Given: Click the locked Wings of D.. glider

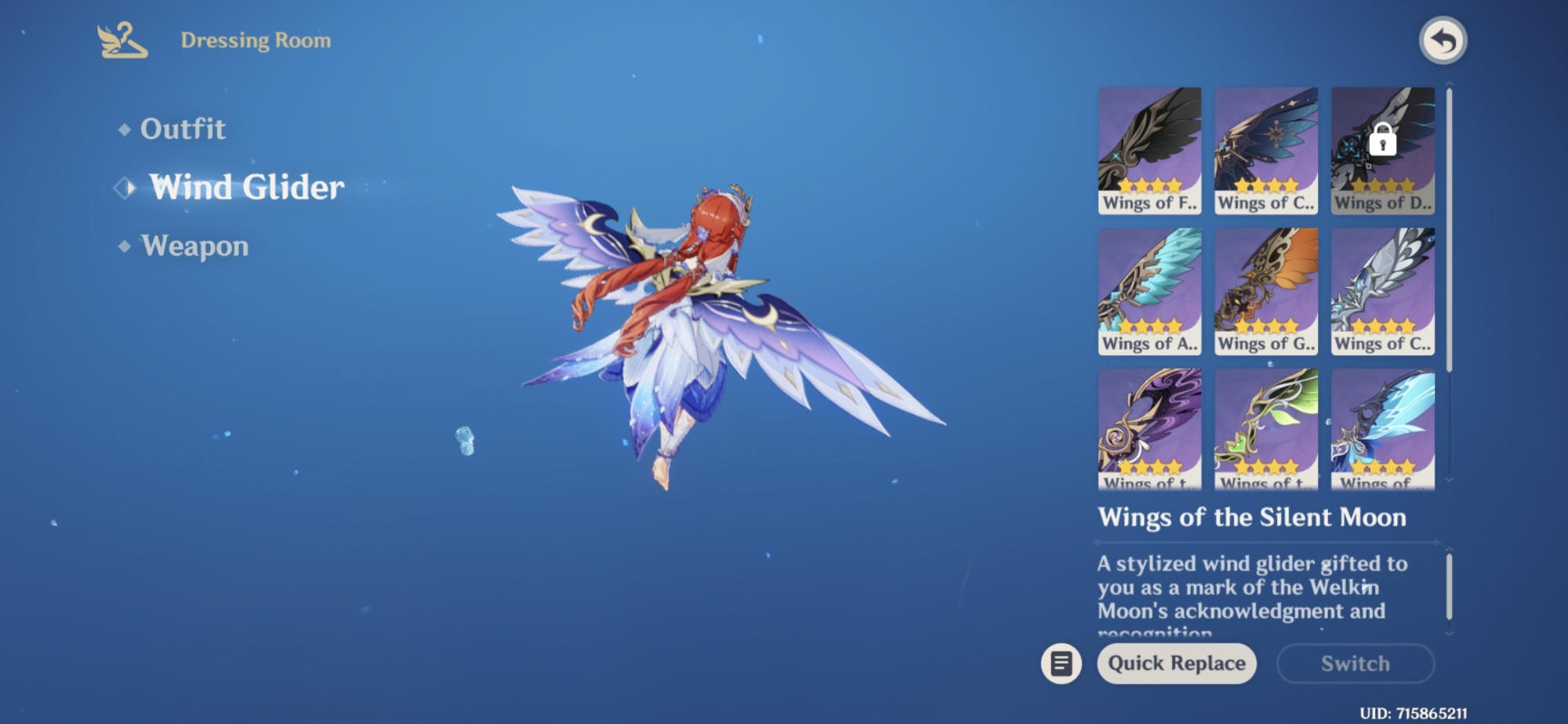Looking at the screenshot, I should 1383,150.
